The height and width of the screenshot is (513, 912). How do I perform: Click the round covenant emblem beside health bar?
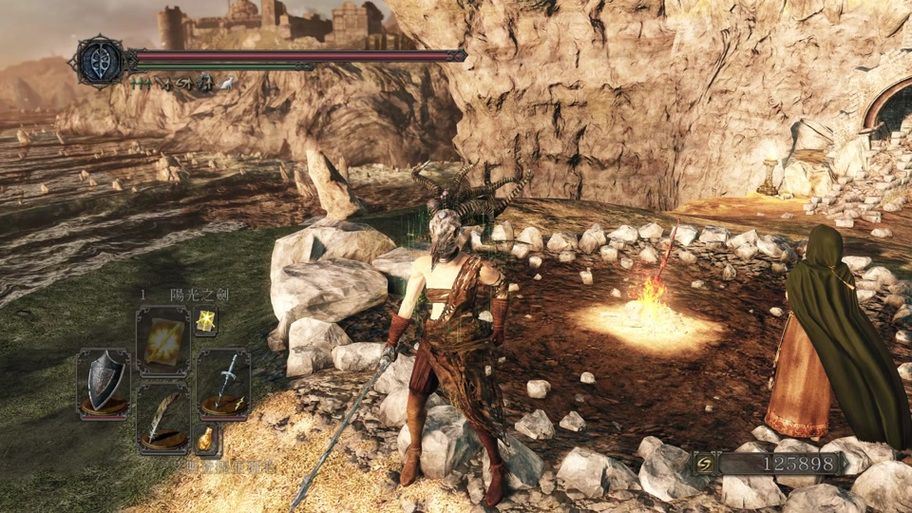pyautogui.click(x=102, y=60)
